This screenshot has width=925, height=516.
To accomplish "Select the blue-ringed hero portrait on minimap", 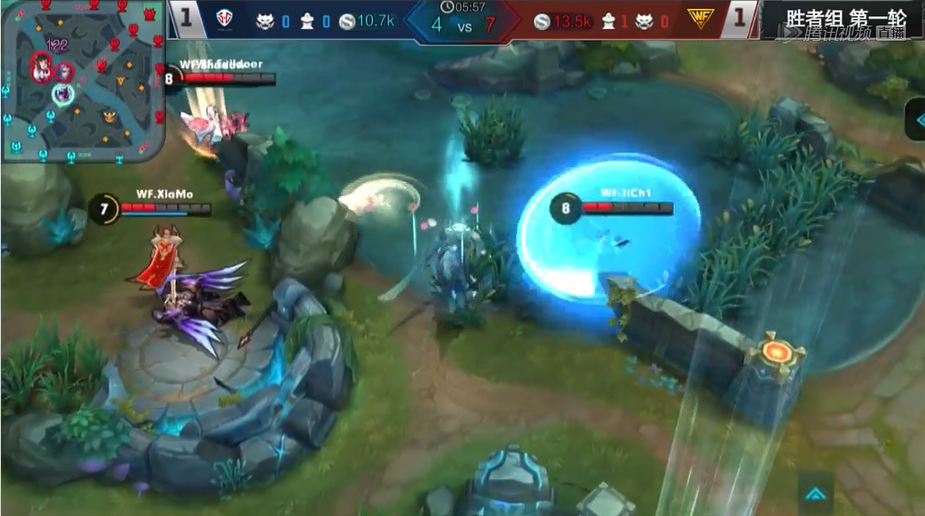I will (62, 93).
